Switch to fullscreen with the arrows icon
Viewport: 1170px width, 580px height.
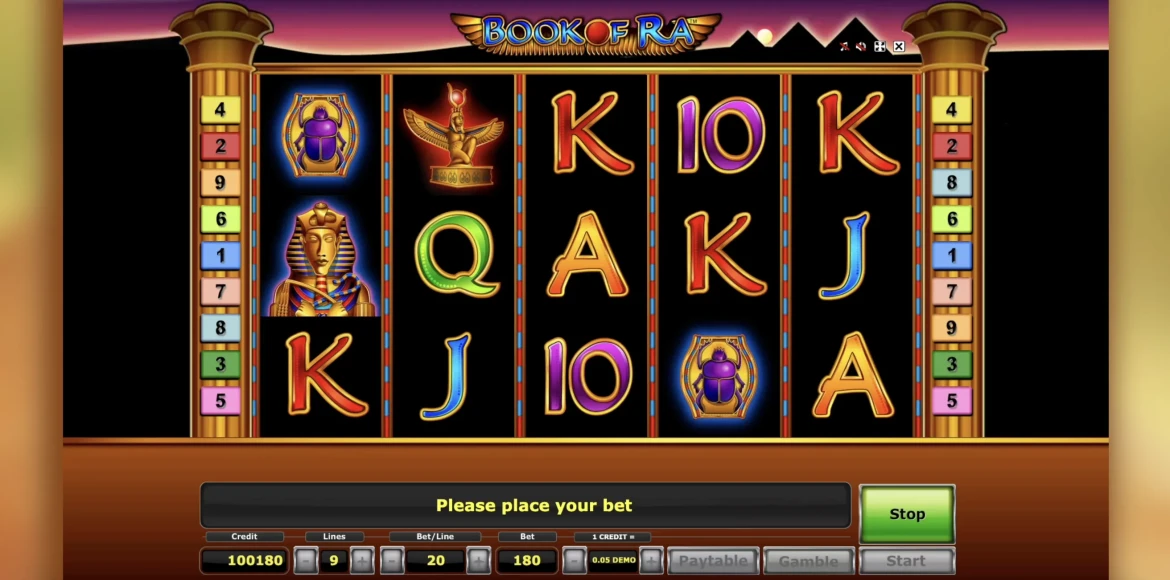tap(879, 46)
